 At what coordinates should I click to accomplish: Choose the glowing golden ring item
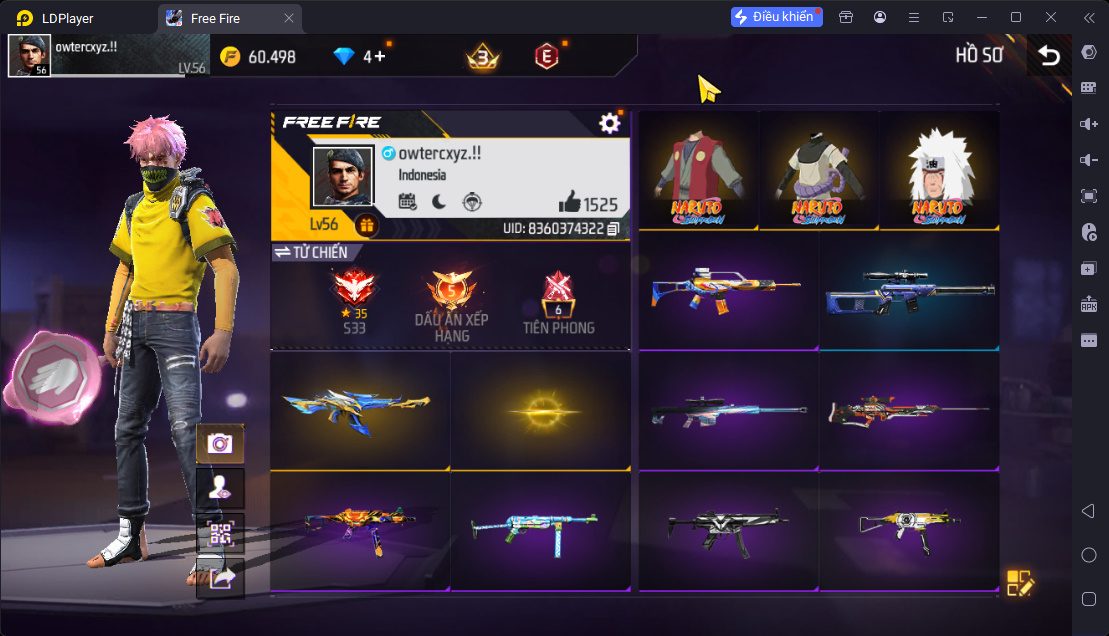[x=540, y=410]
